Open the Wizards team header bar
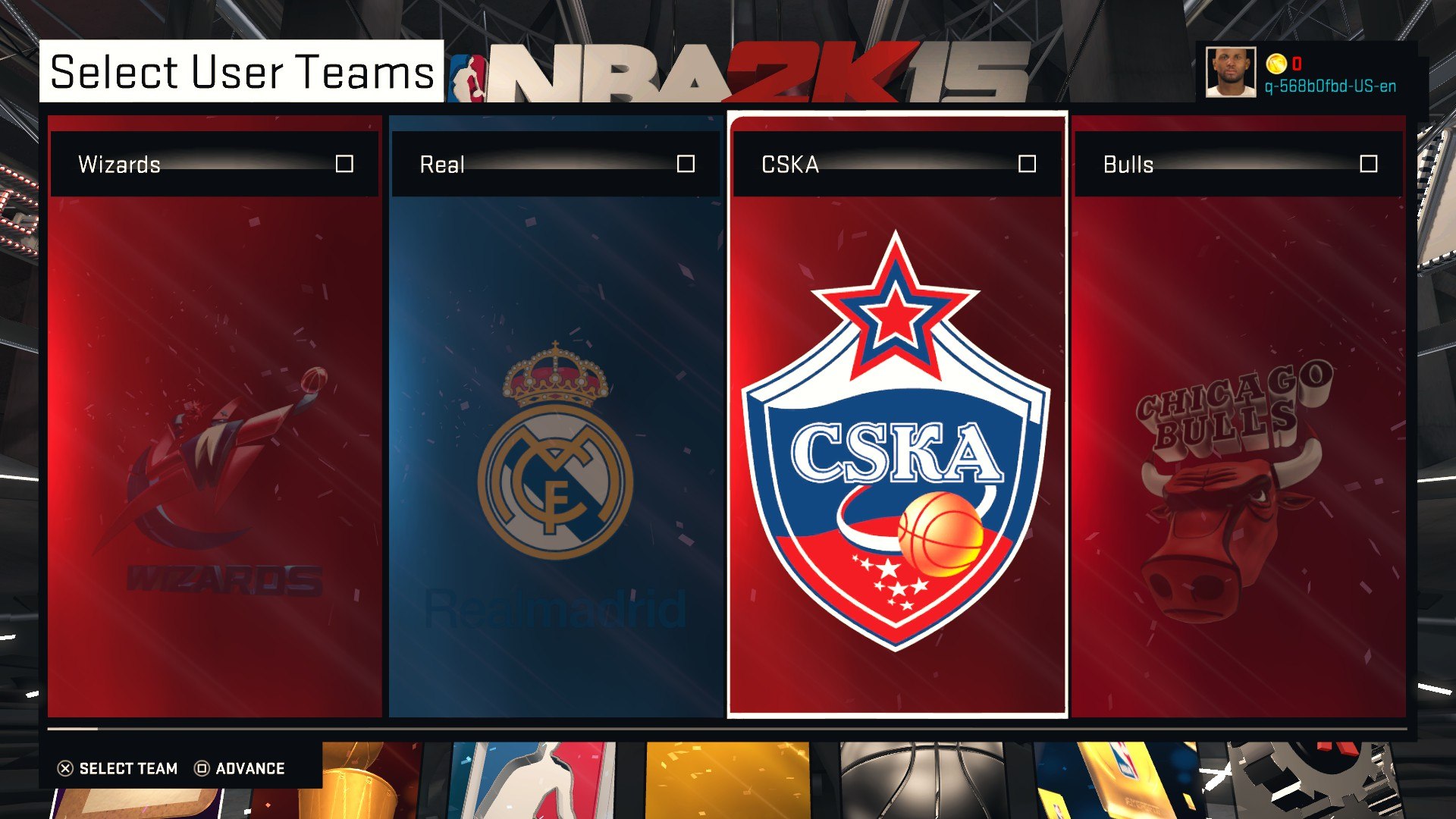Screen dimensions: 1456x819 click(190, 164)
